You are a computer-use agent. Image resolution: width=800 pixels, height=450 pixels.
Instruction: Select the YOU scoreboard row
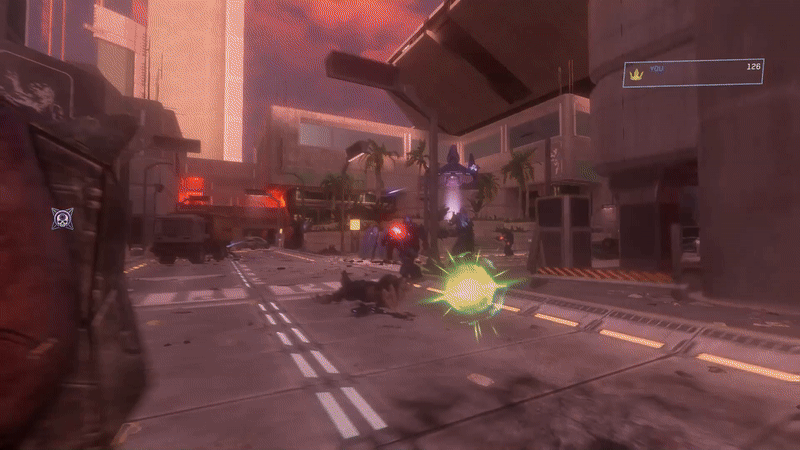click(693, 73)
